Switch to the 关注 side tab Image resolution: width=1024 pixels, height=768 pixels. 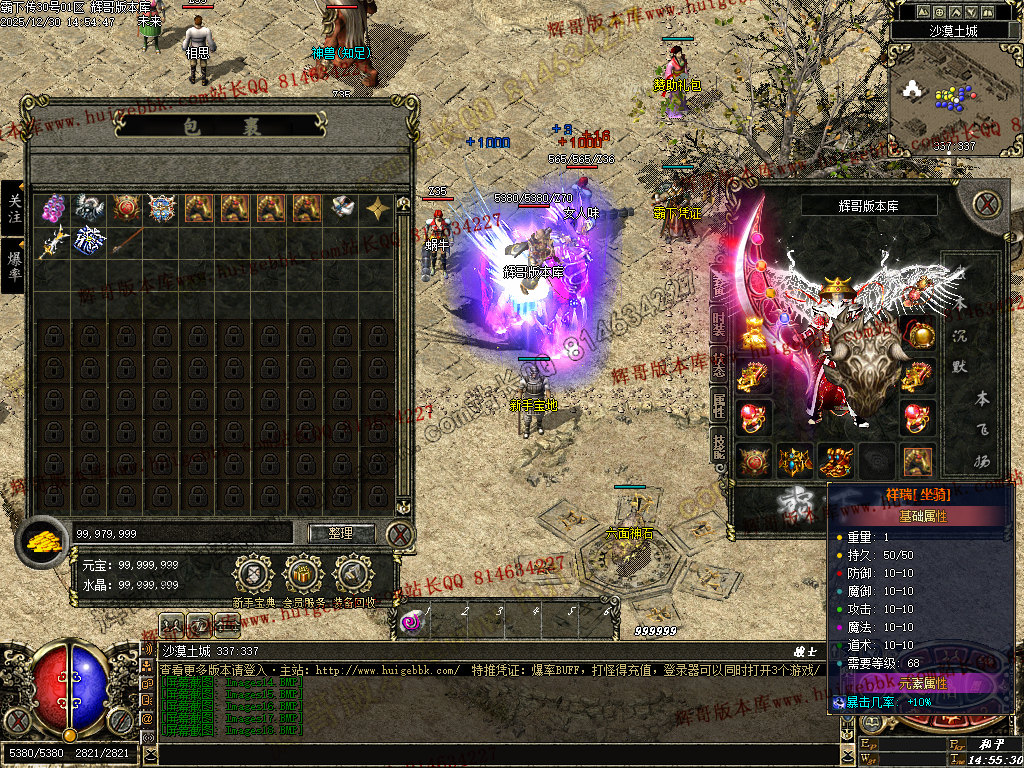(x=13, y=208)
